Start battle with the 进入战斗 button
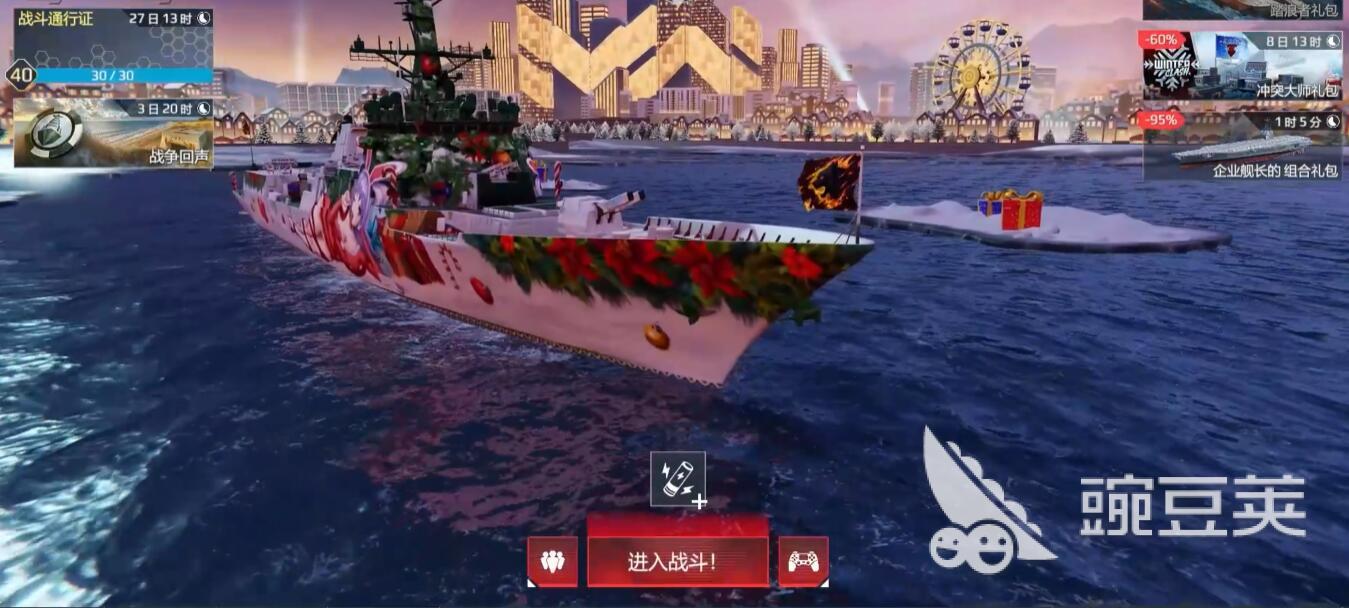The image size is (1349, 608). click(677, 561)
